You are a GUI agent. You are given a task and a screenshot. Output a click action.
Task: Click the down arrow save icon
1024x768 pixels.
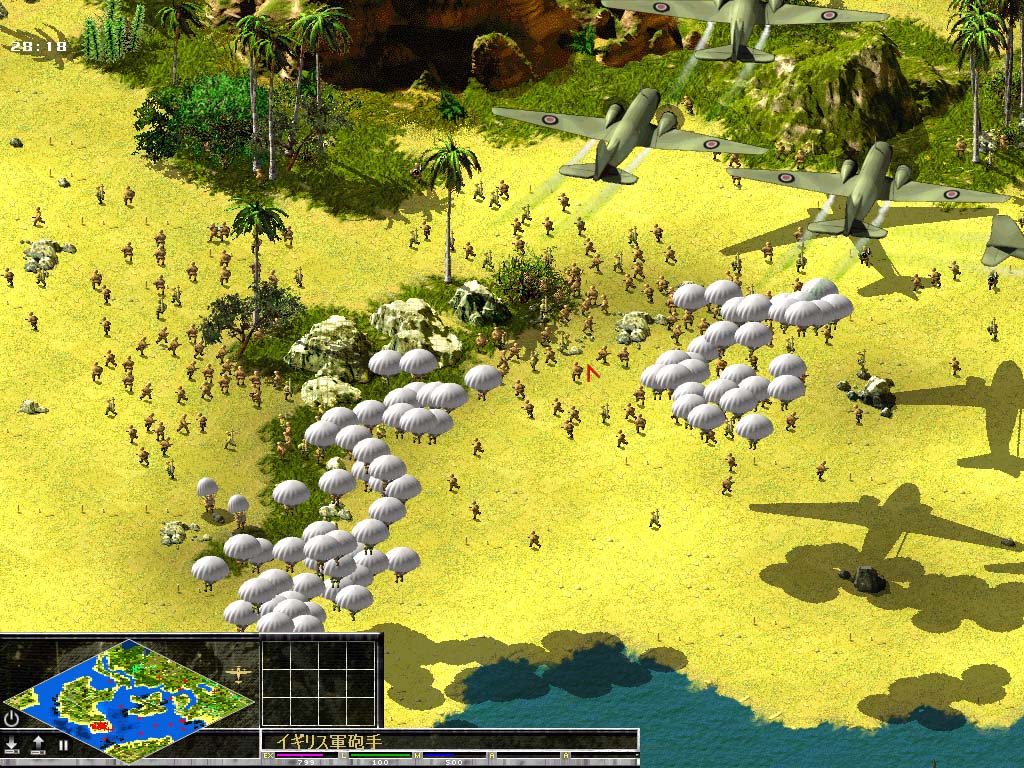(x=12, y=744)
